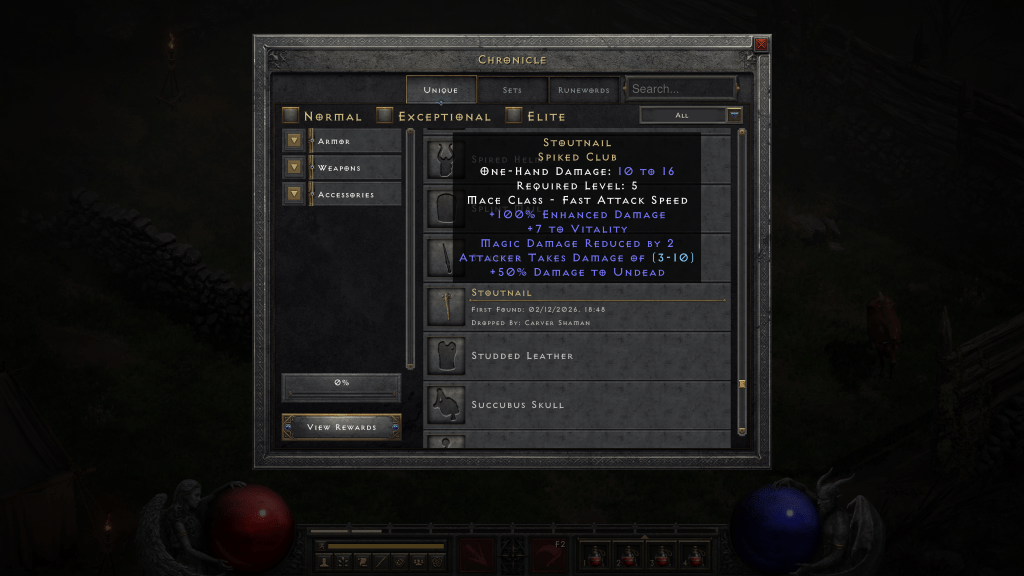The image size is (1024, 576).
Task: Enable the Exceptional quality filter
Action: pos(384,116)
